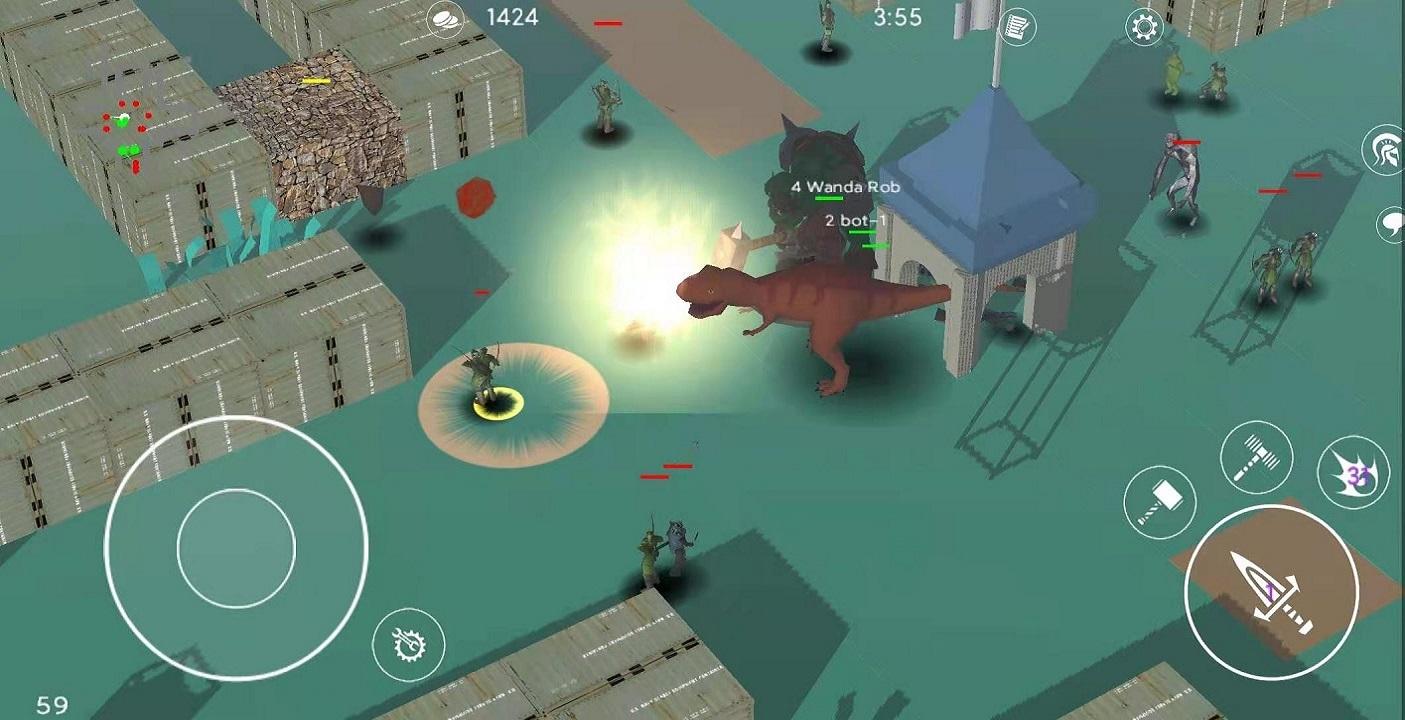Select the large sledgehammer ability icon
Screen dimensions: 1405x720
pos(1257,456)
